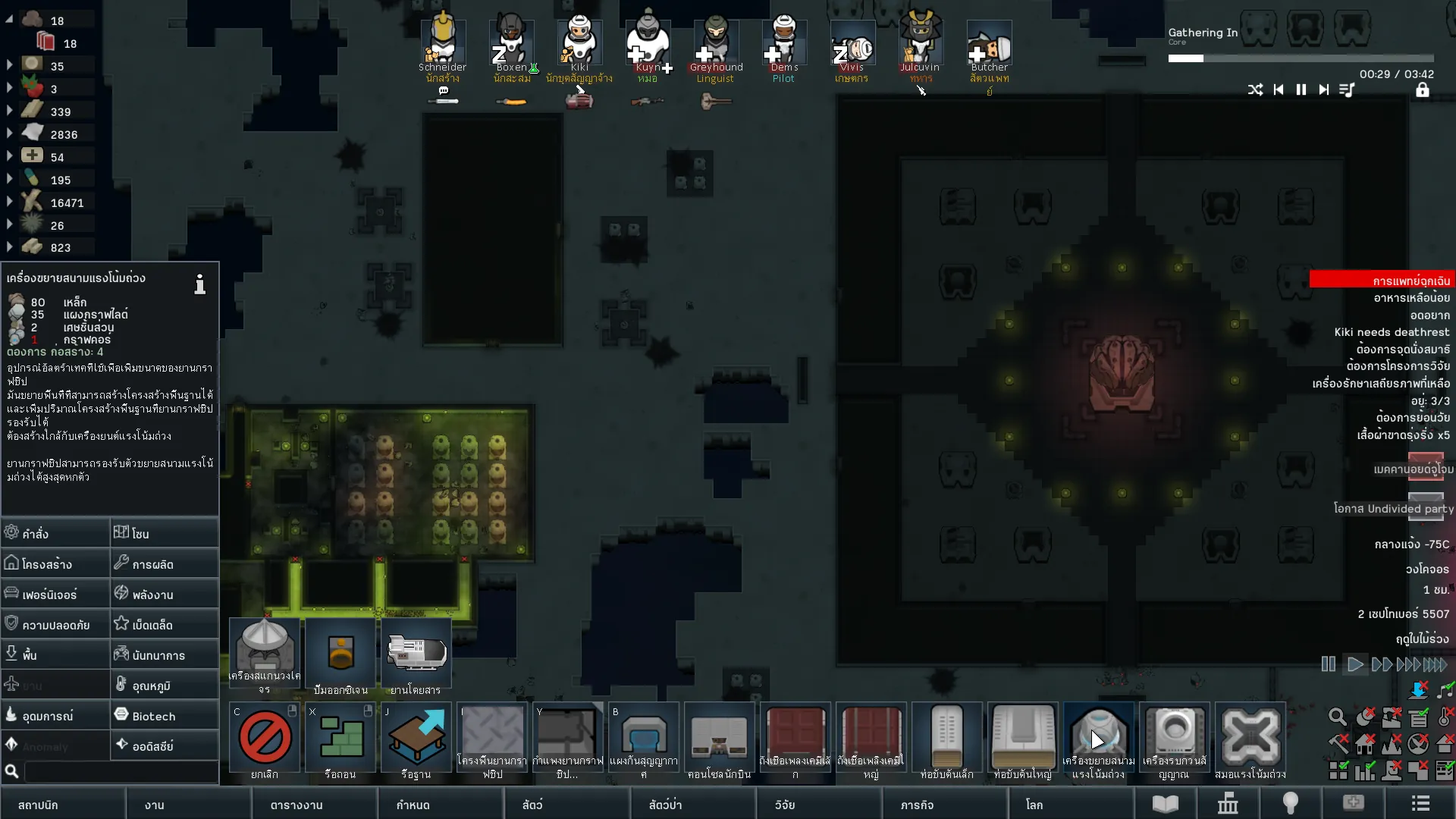The height and width of the screenshot is (819, 1456).
Task: Open the Biotech build category
Action: [x=165, y=715]
